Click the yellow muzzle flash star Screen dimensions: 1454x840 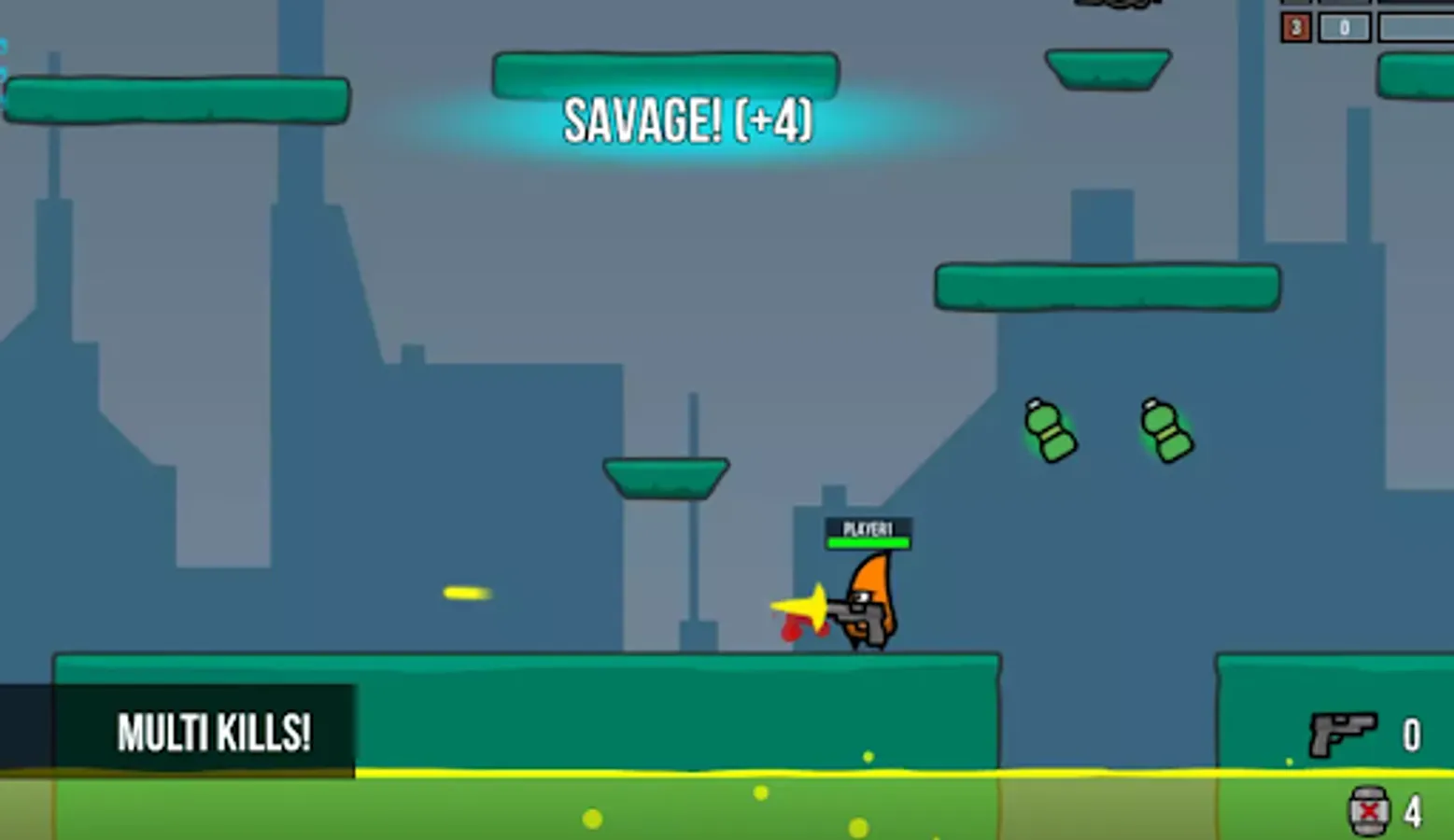[809, 608]
